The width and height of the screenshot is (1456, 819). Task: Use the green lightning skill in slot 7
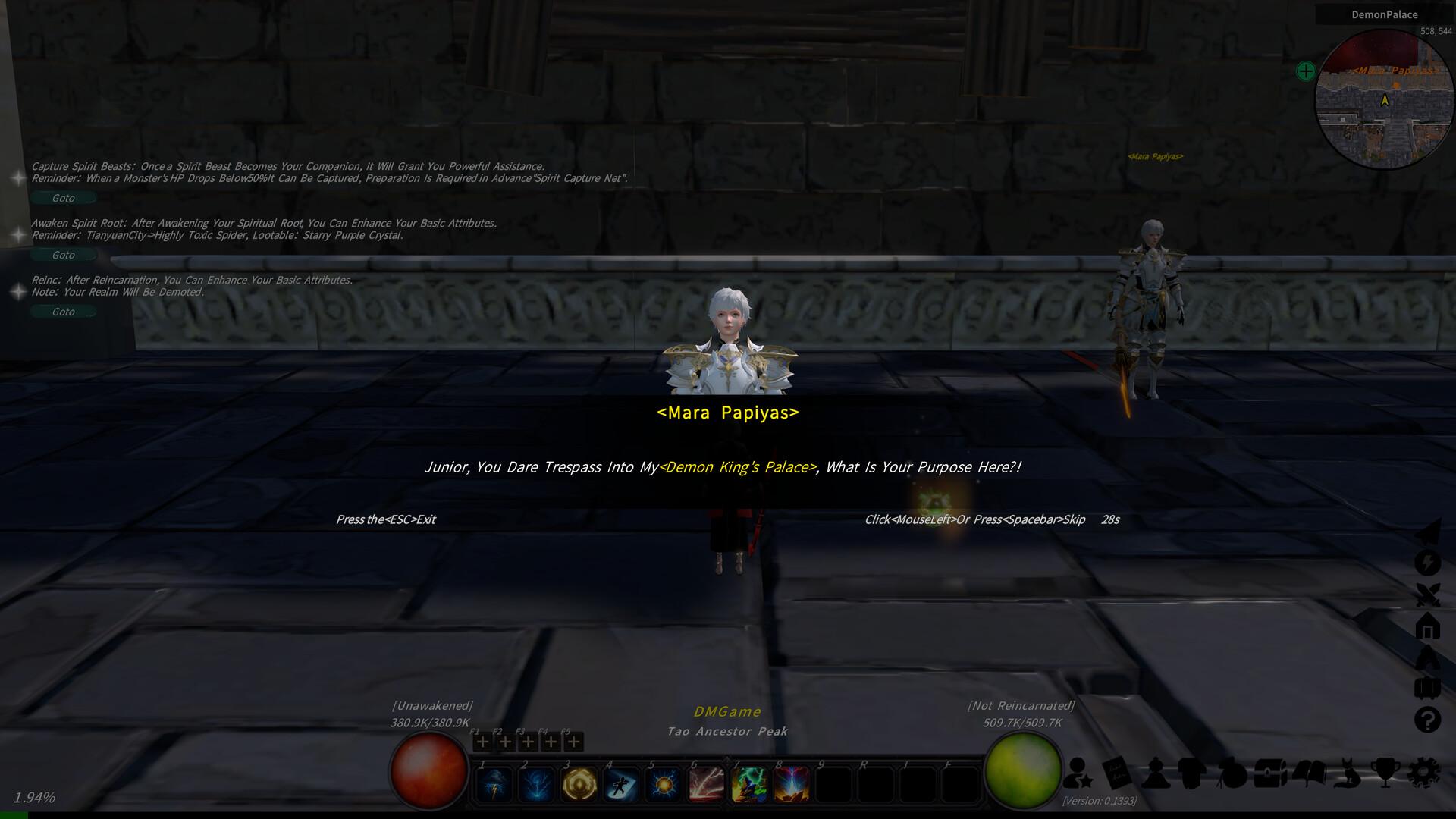coord(749,785)
